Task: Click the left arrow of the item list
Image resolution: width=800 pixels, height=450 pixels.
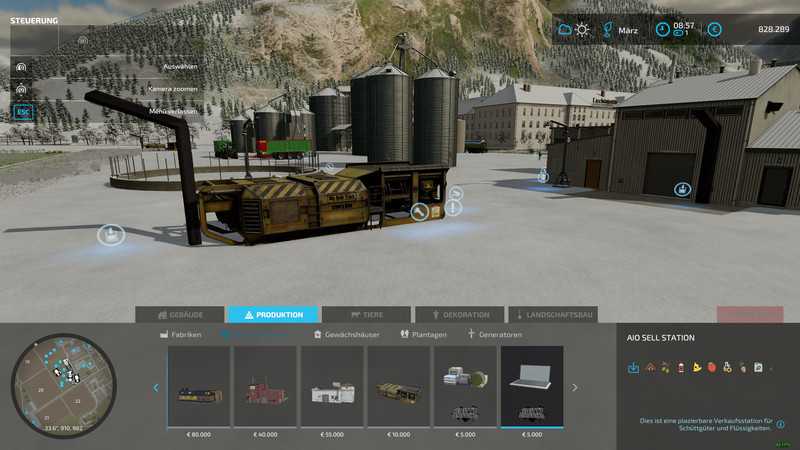Action: (156, 388)
